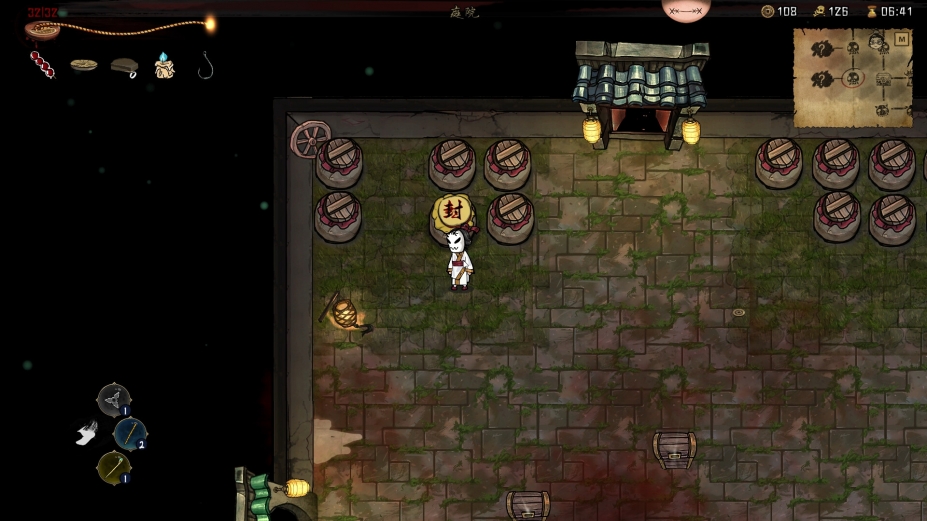The height and width of the screenshot is (521, 927).
Task: Select the fishing hook item icon
Action: click(205, 65)
